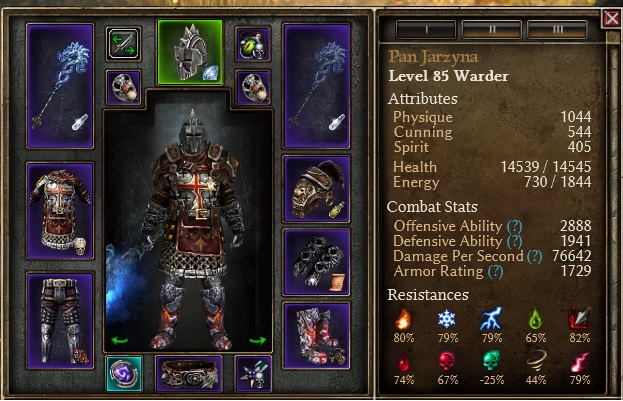Screen dimensions: 623x401
Task: Select the black gloves slot
Action: [x=317, y=260]
